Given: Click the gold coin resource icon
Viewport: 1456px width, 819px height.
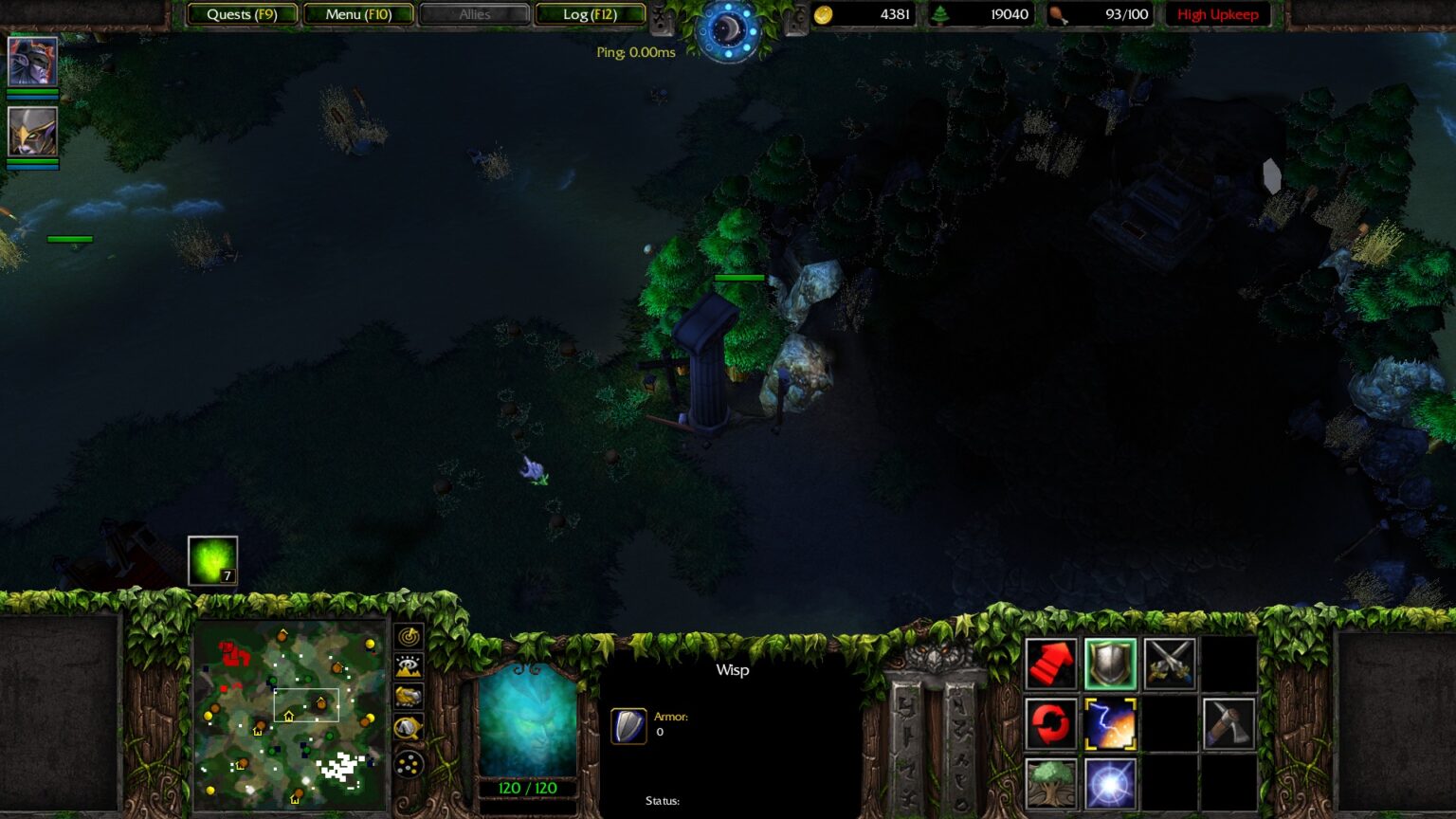Looking at the screenshot, I should click(x=824, y=14).
